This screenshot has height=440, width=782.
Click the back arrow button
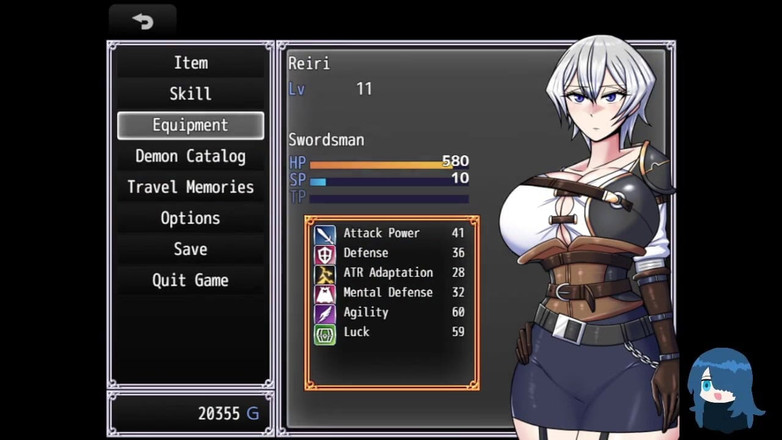[142, 21]
